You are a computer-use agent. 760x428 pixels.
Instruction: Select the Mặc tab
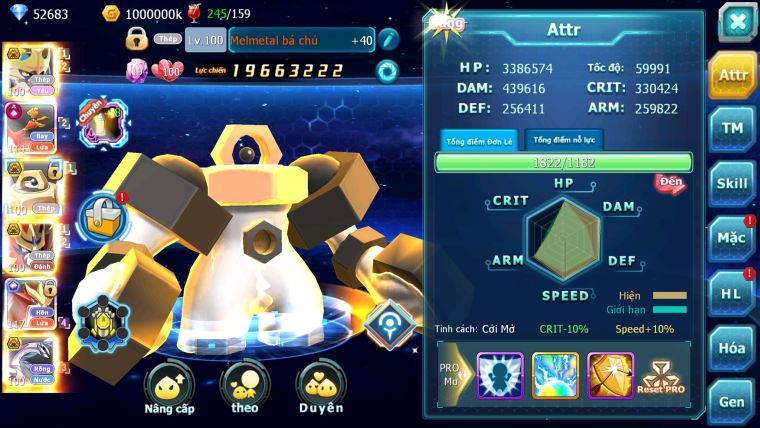[732, 238]
